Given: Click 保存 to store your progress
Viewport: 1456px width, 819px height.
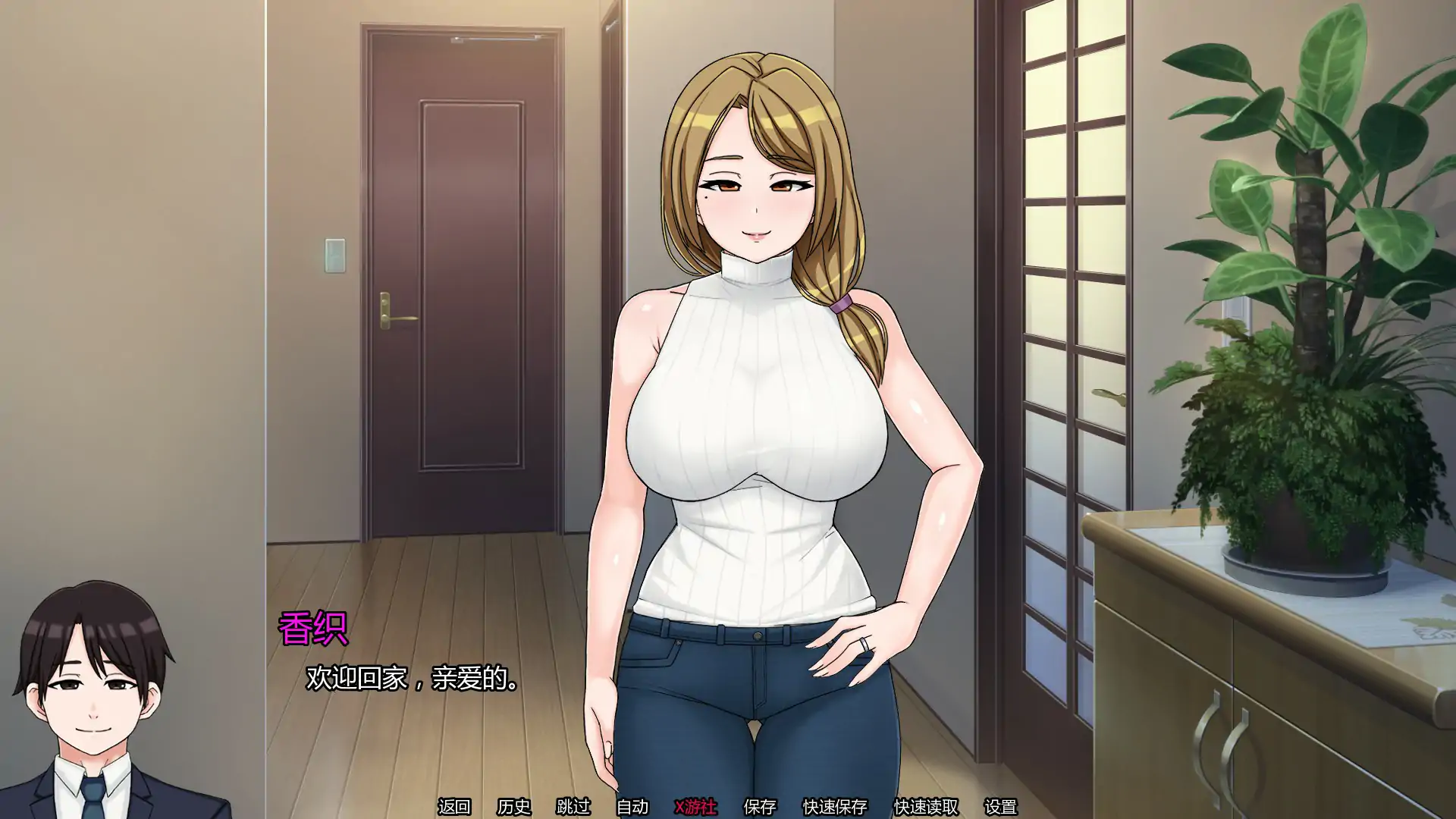Looking at the screenshot, I should coord(760,808).
